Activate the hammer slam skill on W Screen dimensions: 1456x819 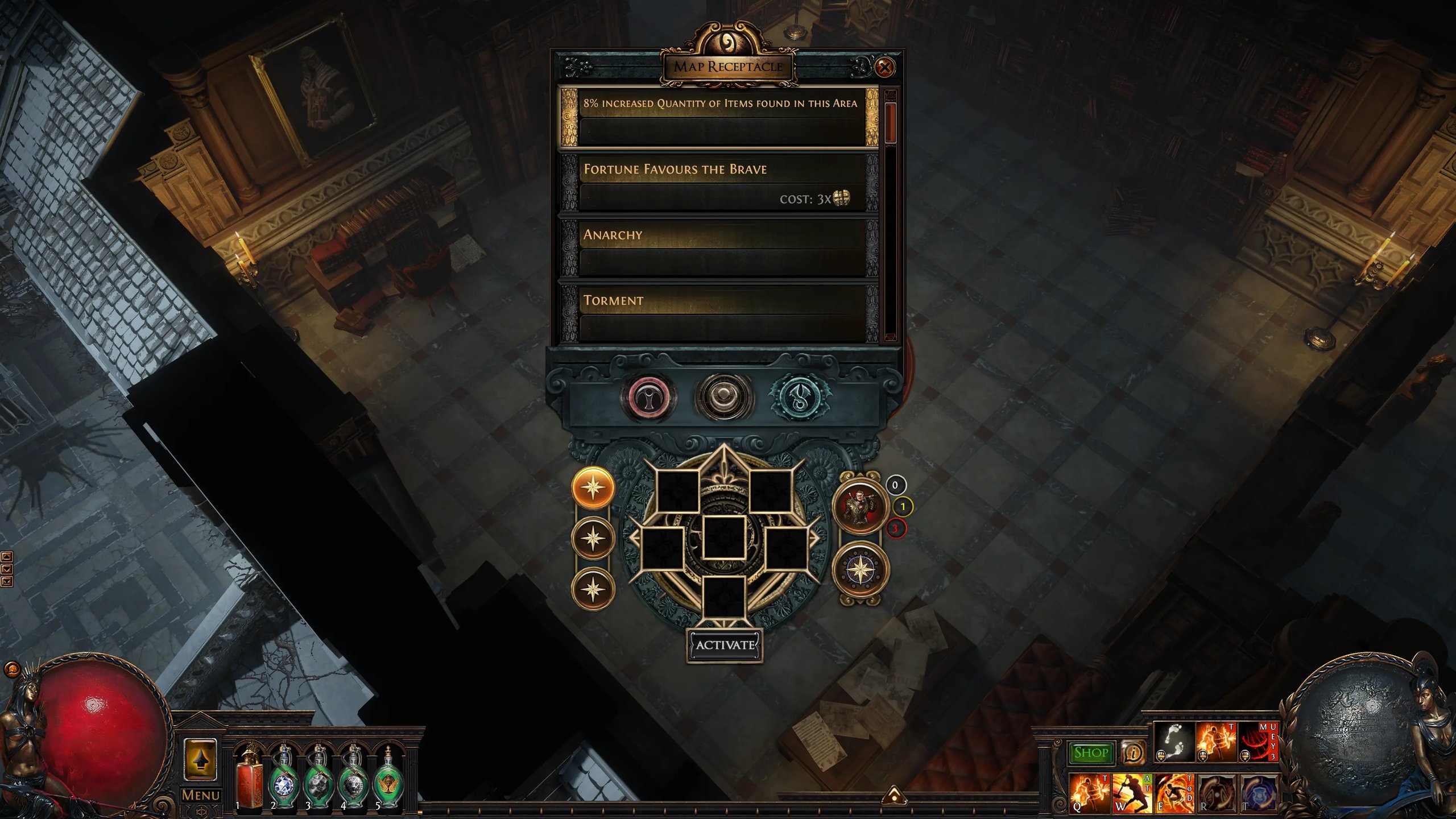coord(1131,793)
